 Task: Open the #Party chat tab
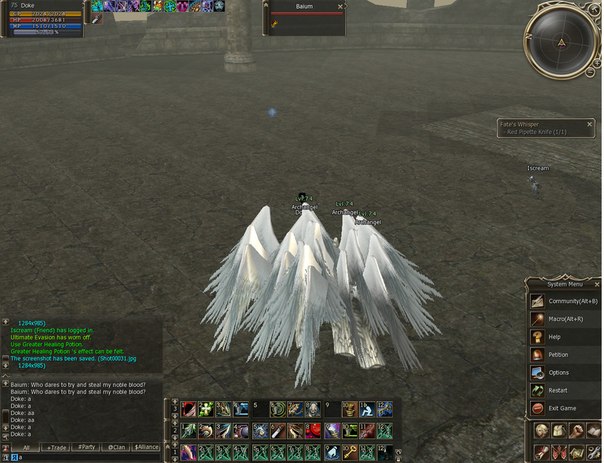coord(86,447)
